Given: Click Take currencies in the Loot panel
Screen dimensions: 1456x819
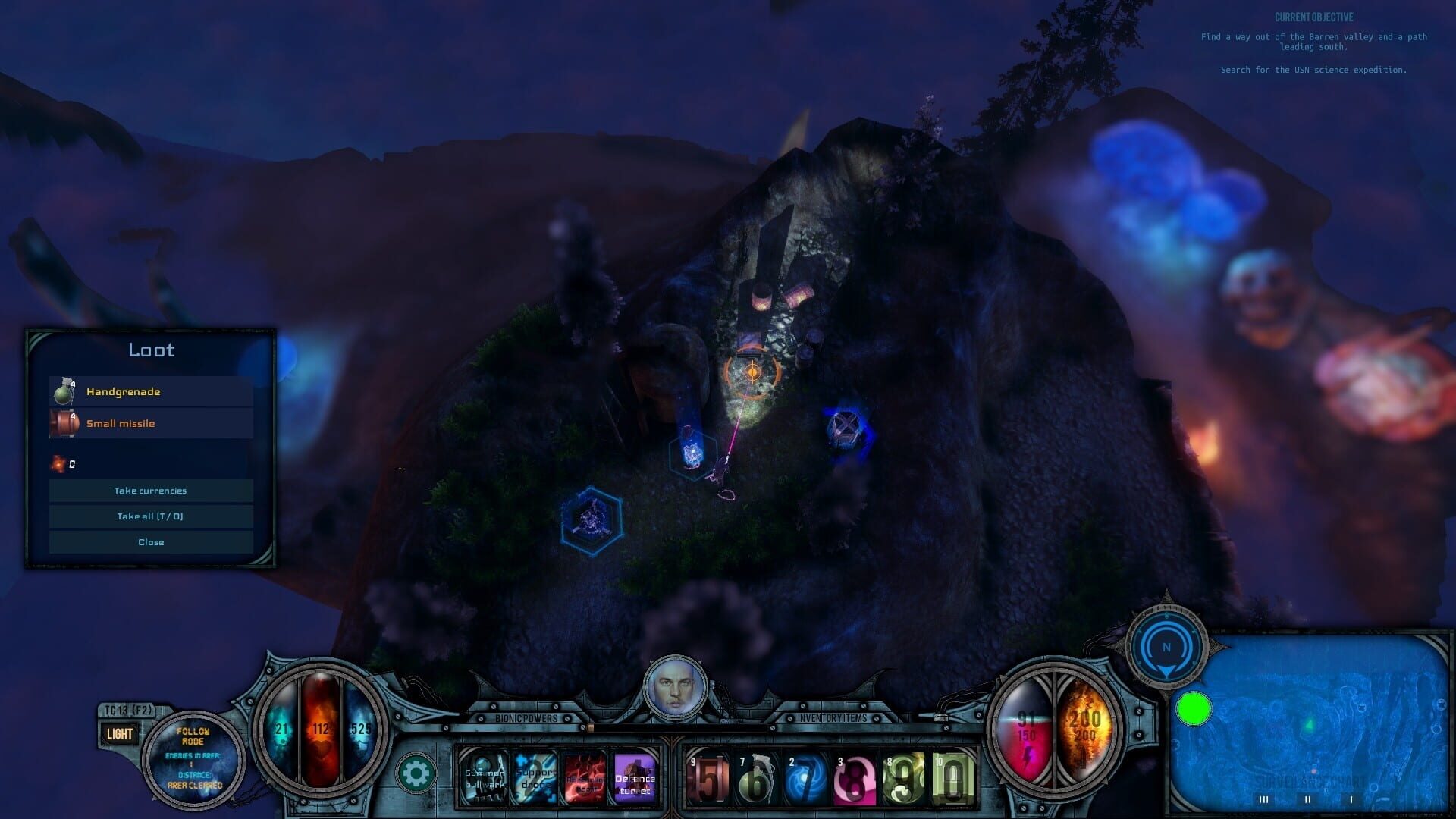Looking at the screenshot, I should coord(151,490).
